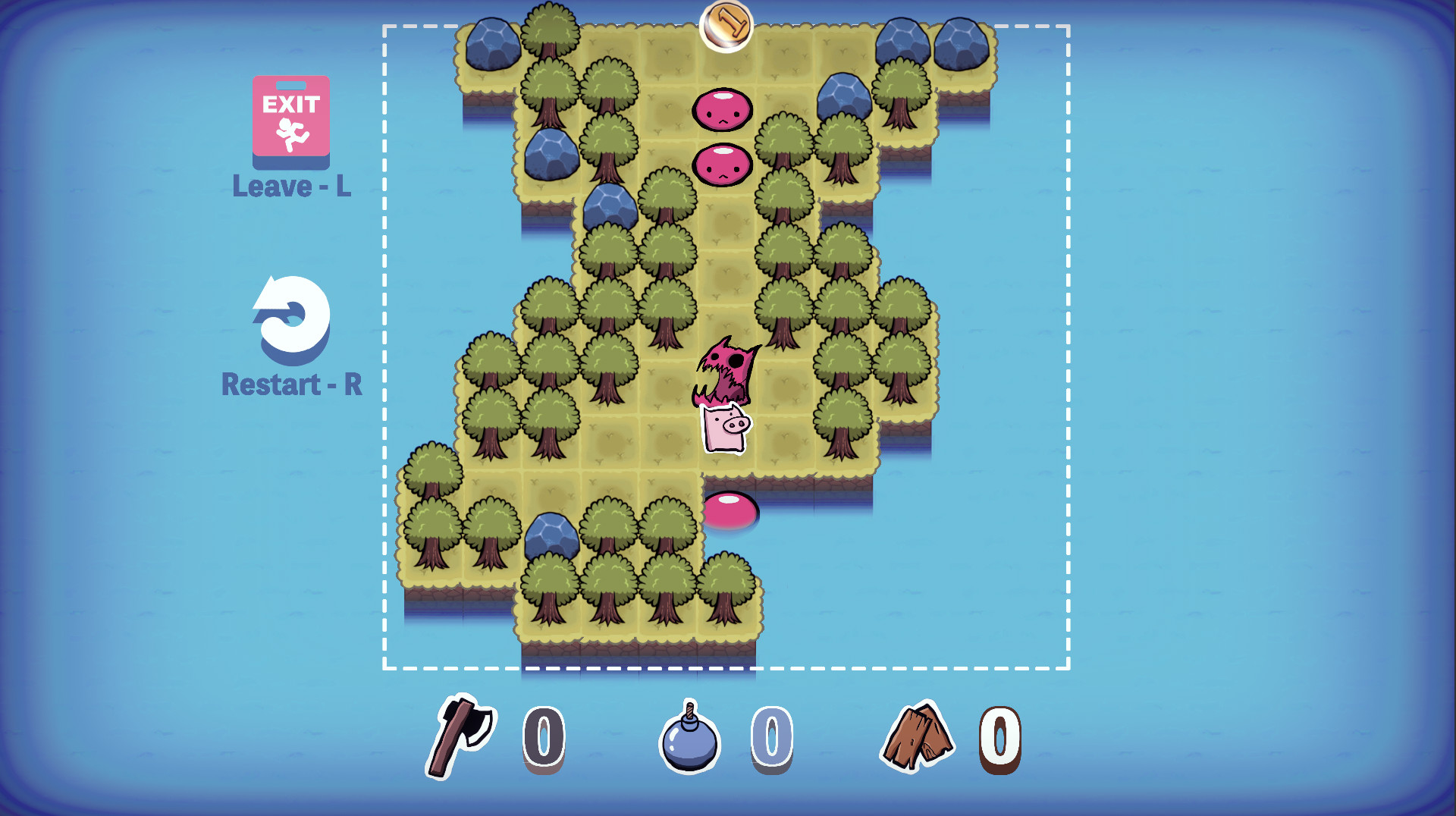
Task: Restart the level with the arrow icon
Action: (291, 317)
